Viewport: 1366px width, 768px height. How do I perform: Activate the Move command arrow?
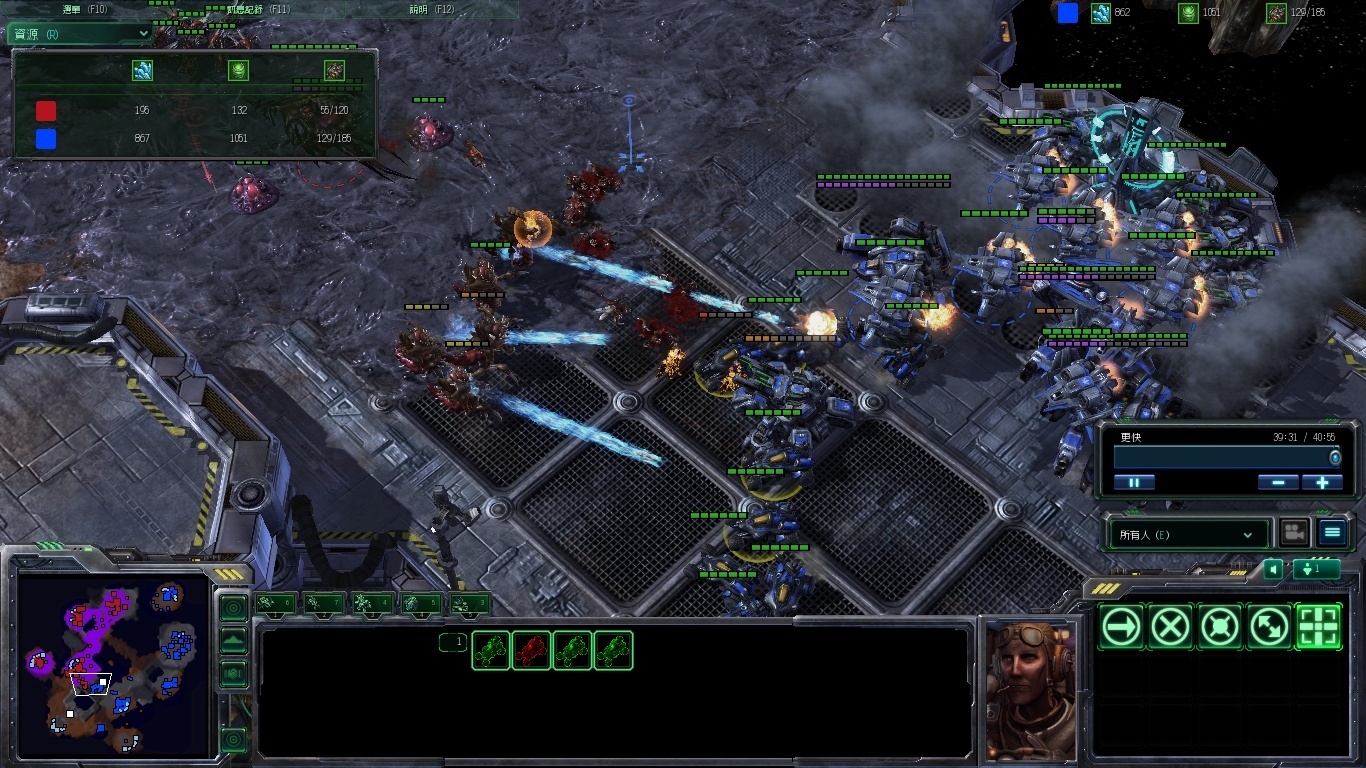coord(1122,627)
